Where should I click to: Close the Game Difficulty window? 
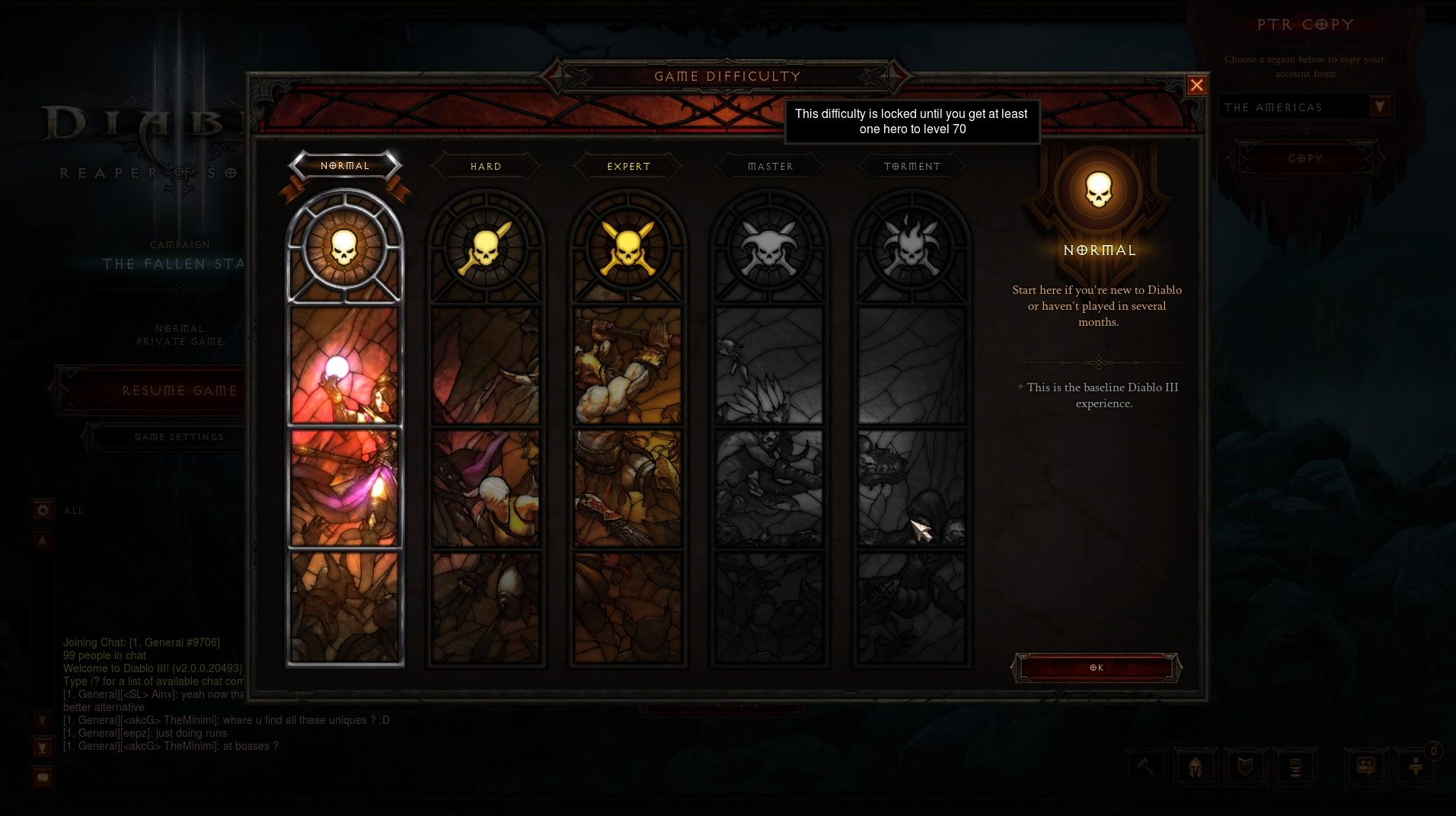pos(1196,85)
